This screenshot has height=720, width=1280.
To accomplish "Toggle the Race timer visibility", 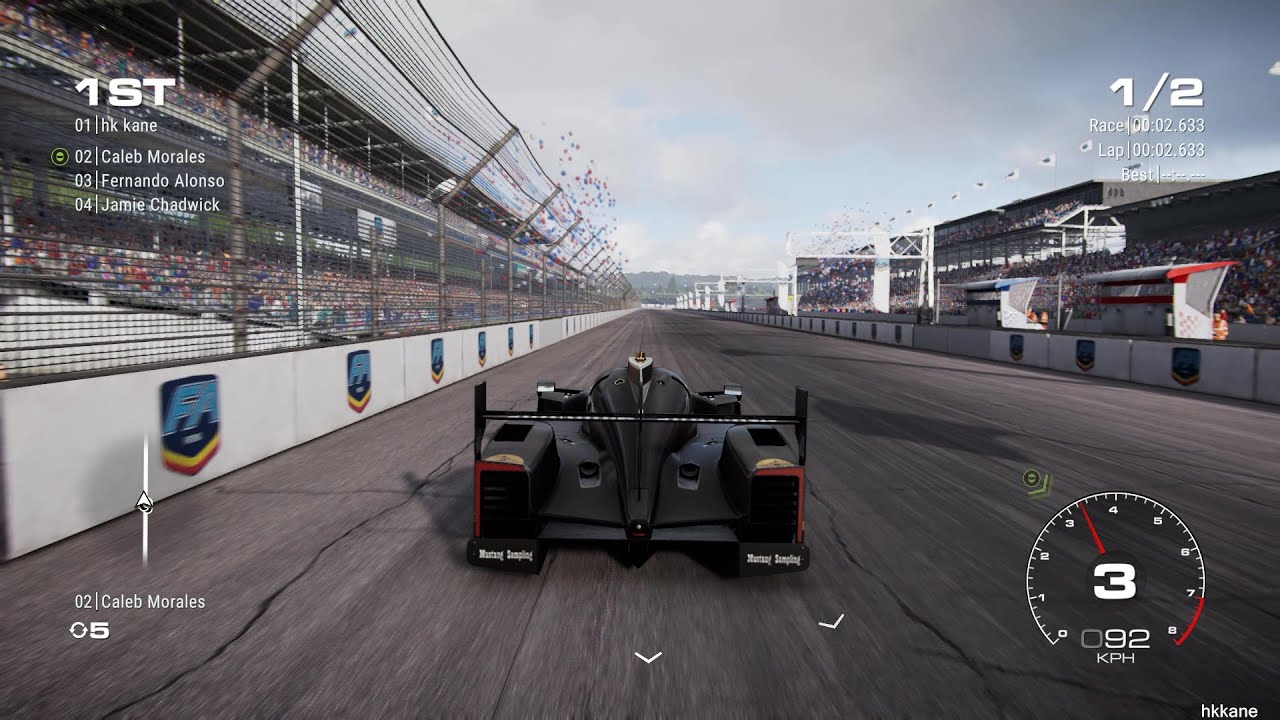I will (1148, 127).
